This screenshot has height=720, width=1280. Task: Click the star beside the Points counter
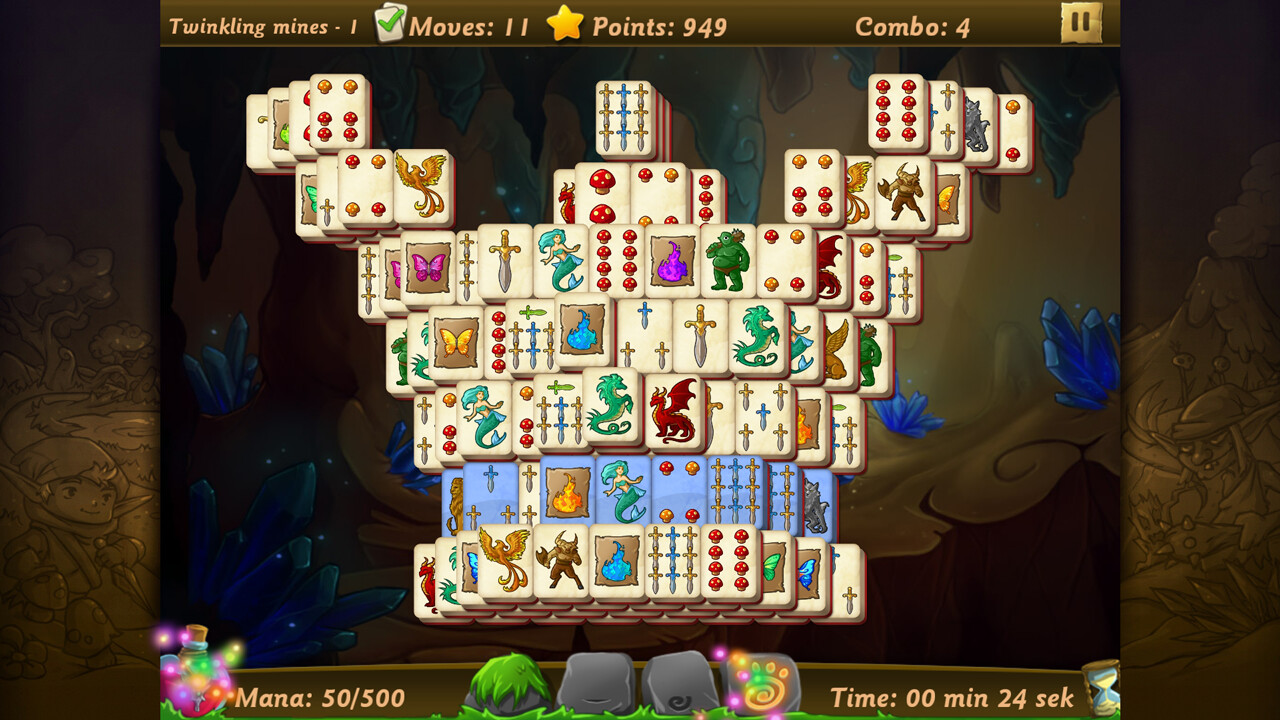pos(565,26)
